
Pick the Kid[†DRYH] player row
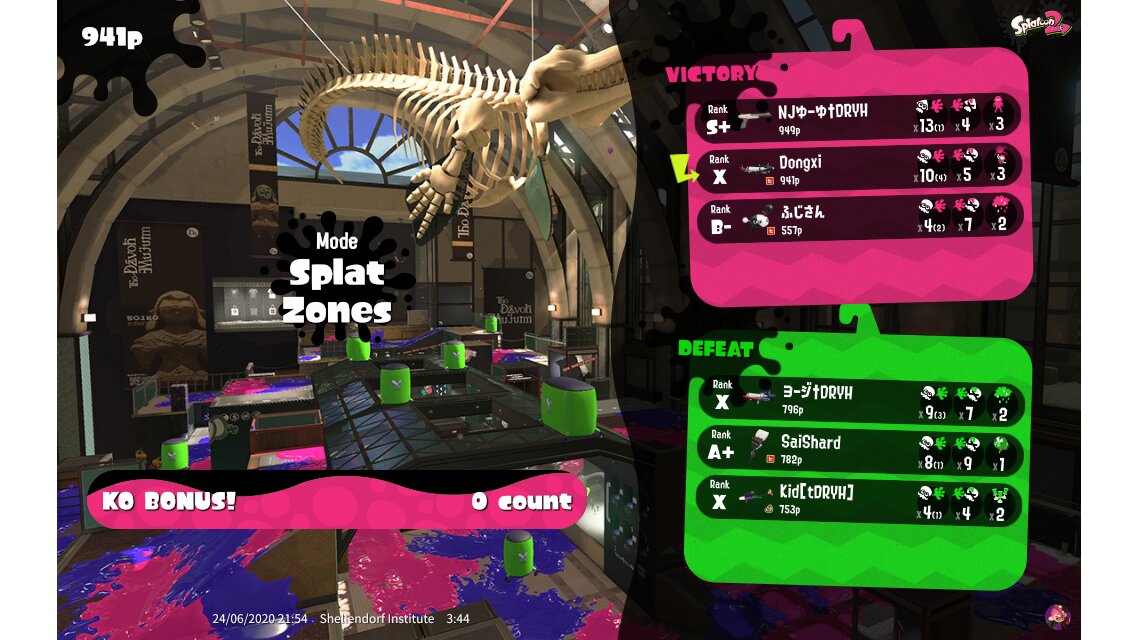pyautogui.click(x=861, y=499)
